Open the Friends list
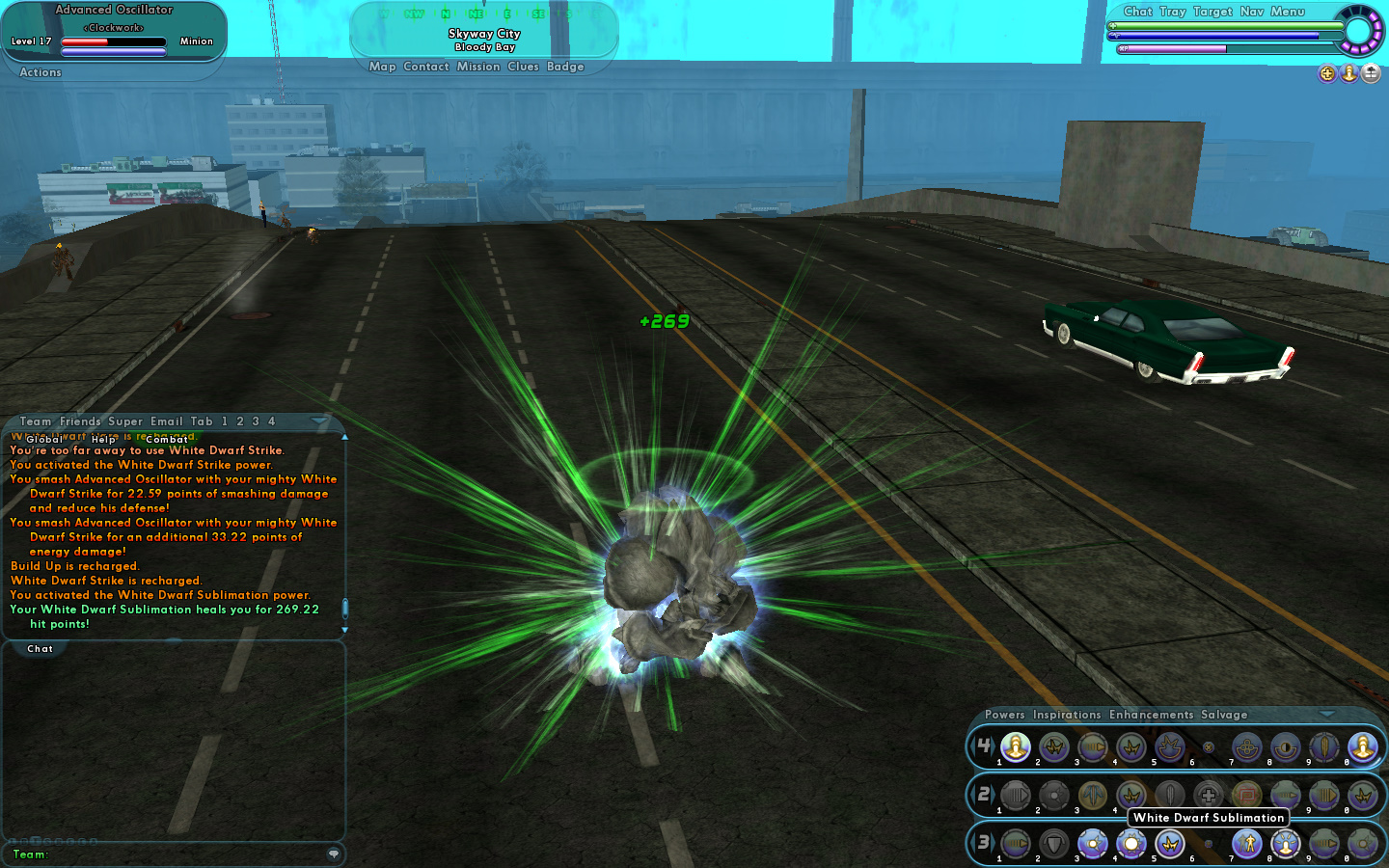Viewport: 1389px width, 868px height. [80, 421]
